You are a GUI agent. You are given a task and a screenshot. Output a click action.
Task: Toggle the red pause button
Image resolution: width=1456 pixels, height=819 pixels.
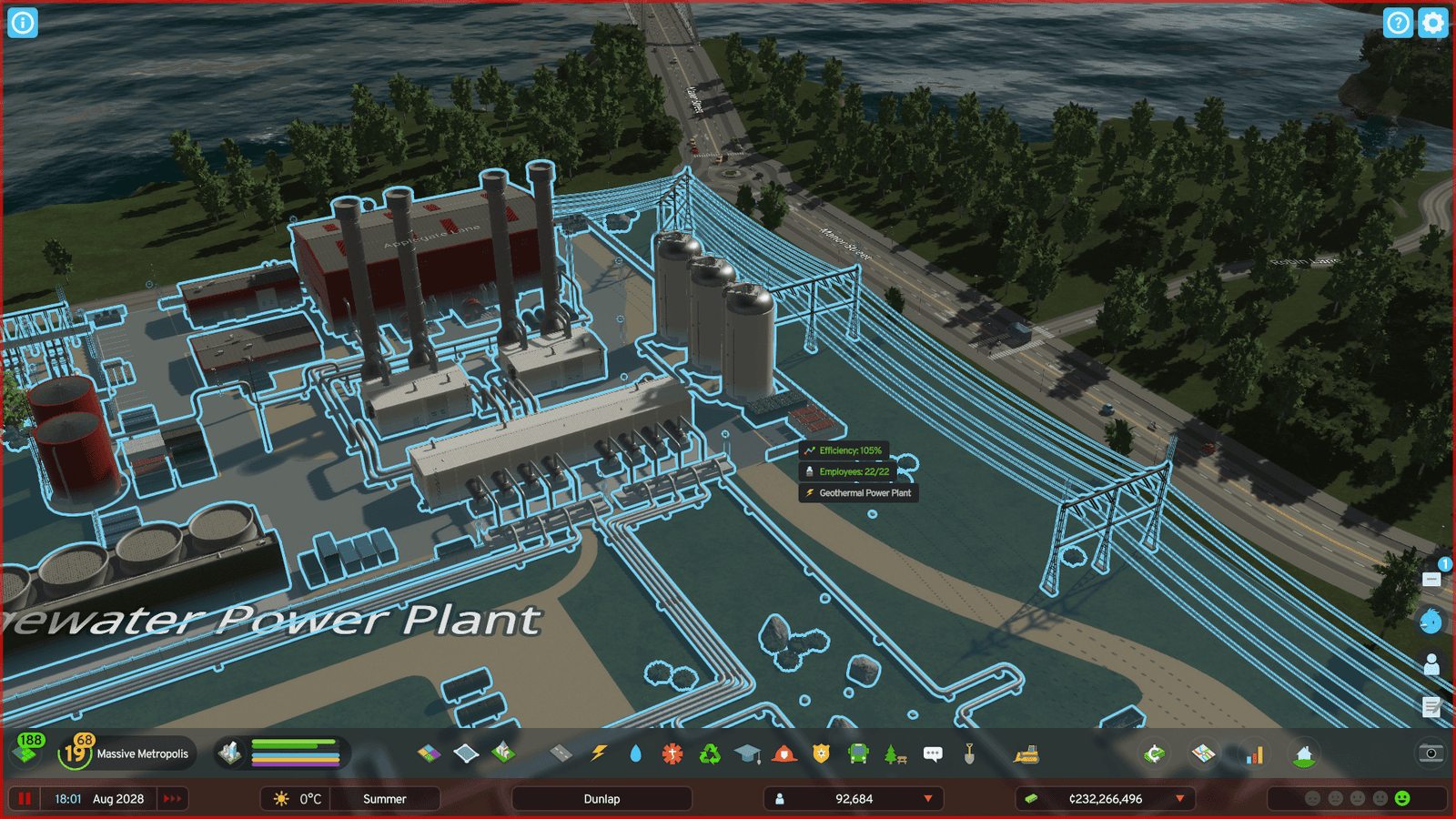(x=25, y=799)
